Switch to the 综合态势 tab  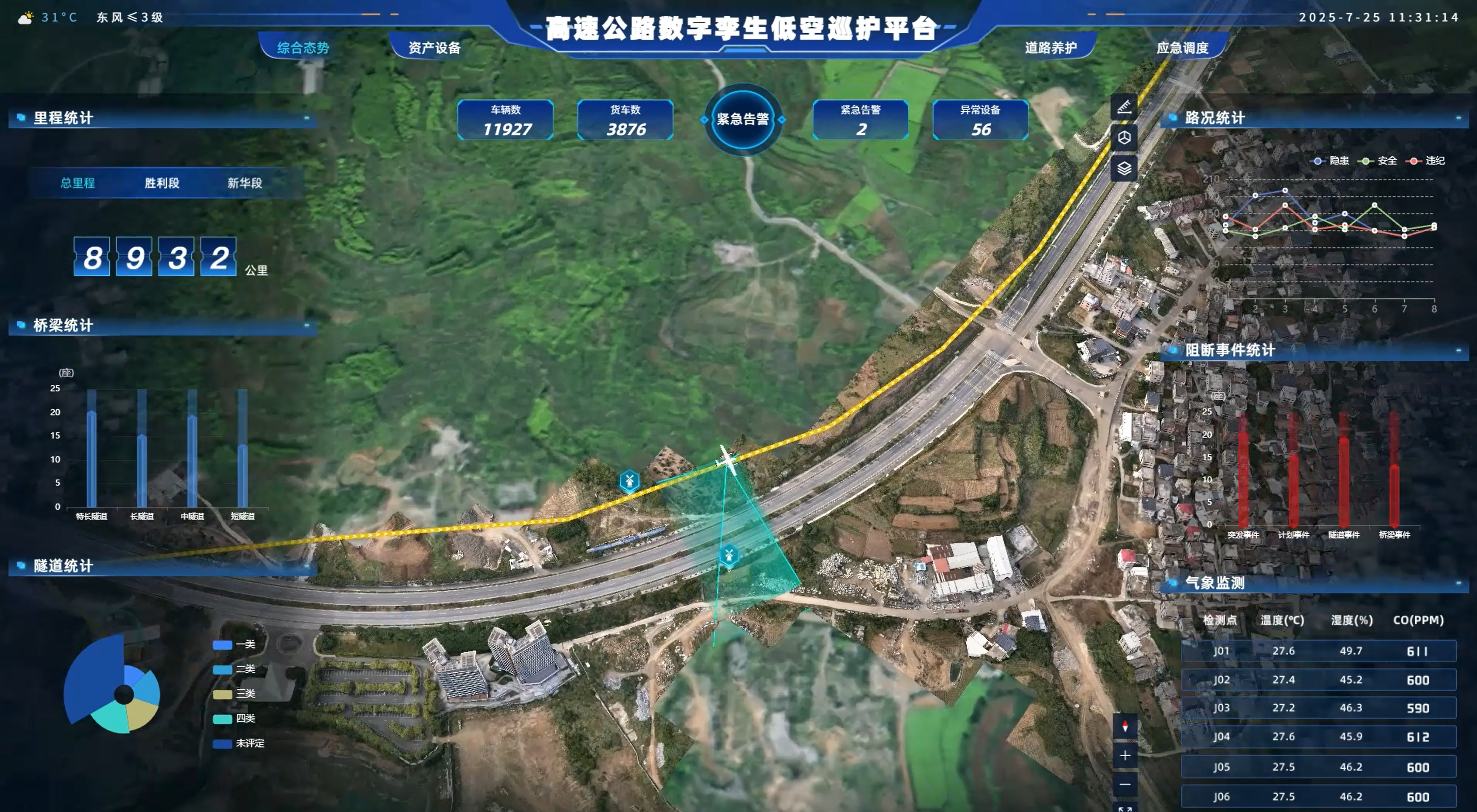303,47
